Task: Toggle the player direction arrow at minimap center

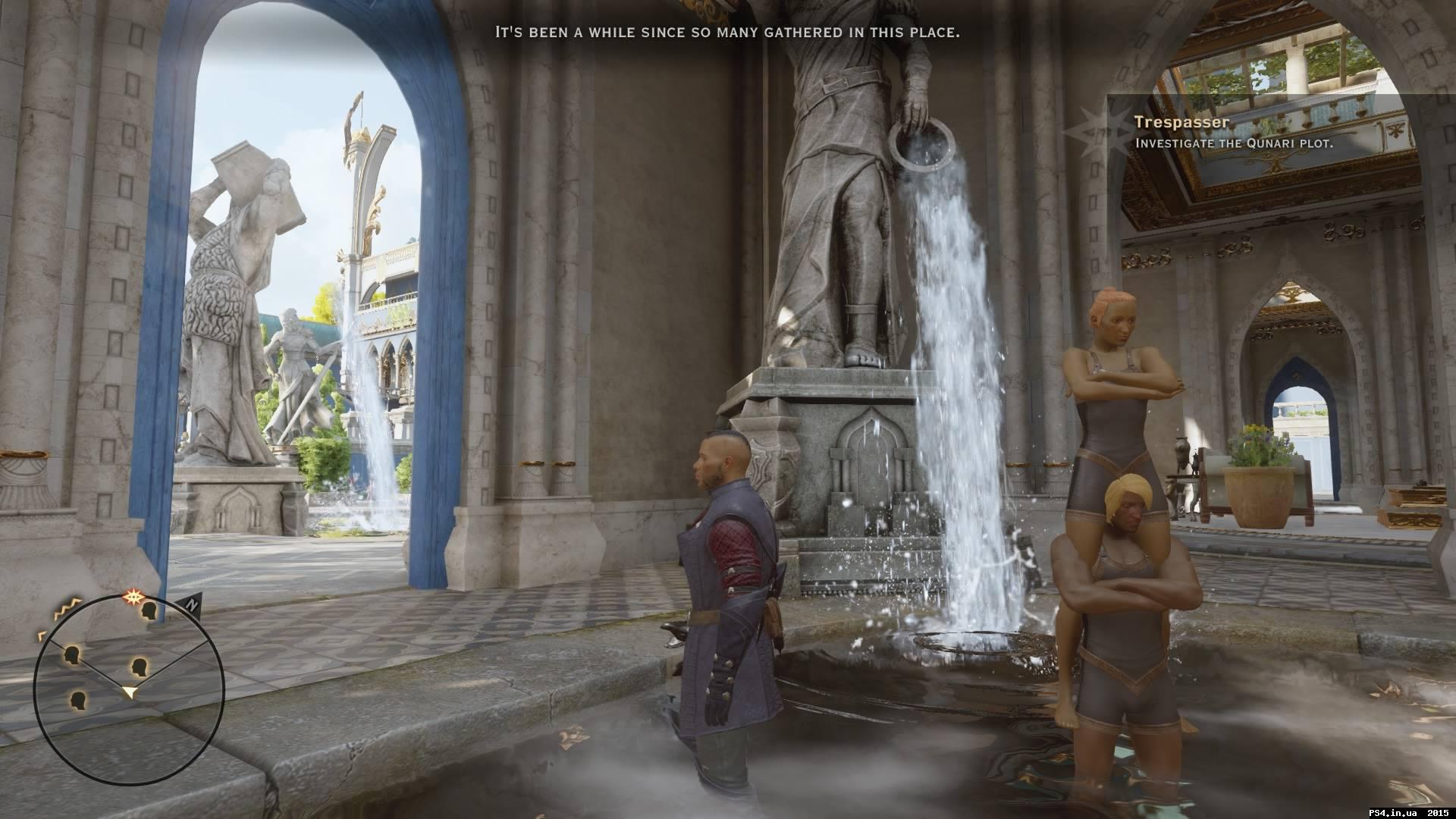Action: (x=130, y=689)
